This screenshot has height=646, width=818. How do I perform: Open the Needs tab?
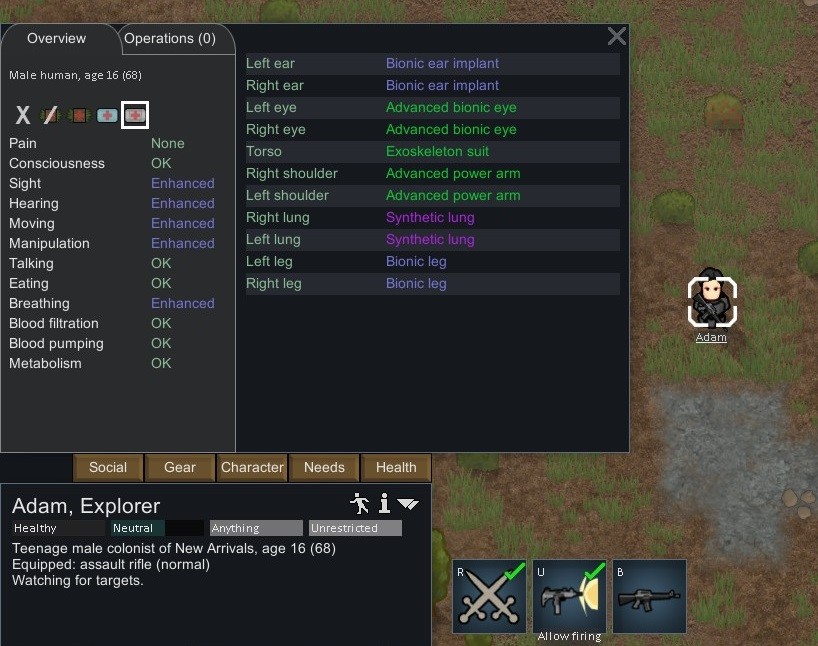(324, 467)
